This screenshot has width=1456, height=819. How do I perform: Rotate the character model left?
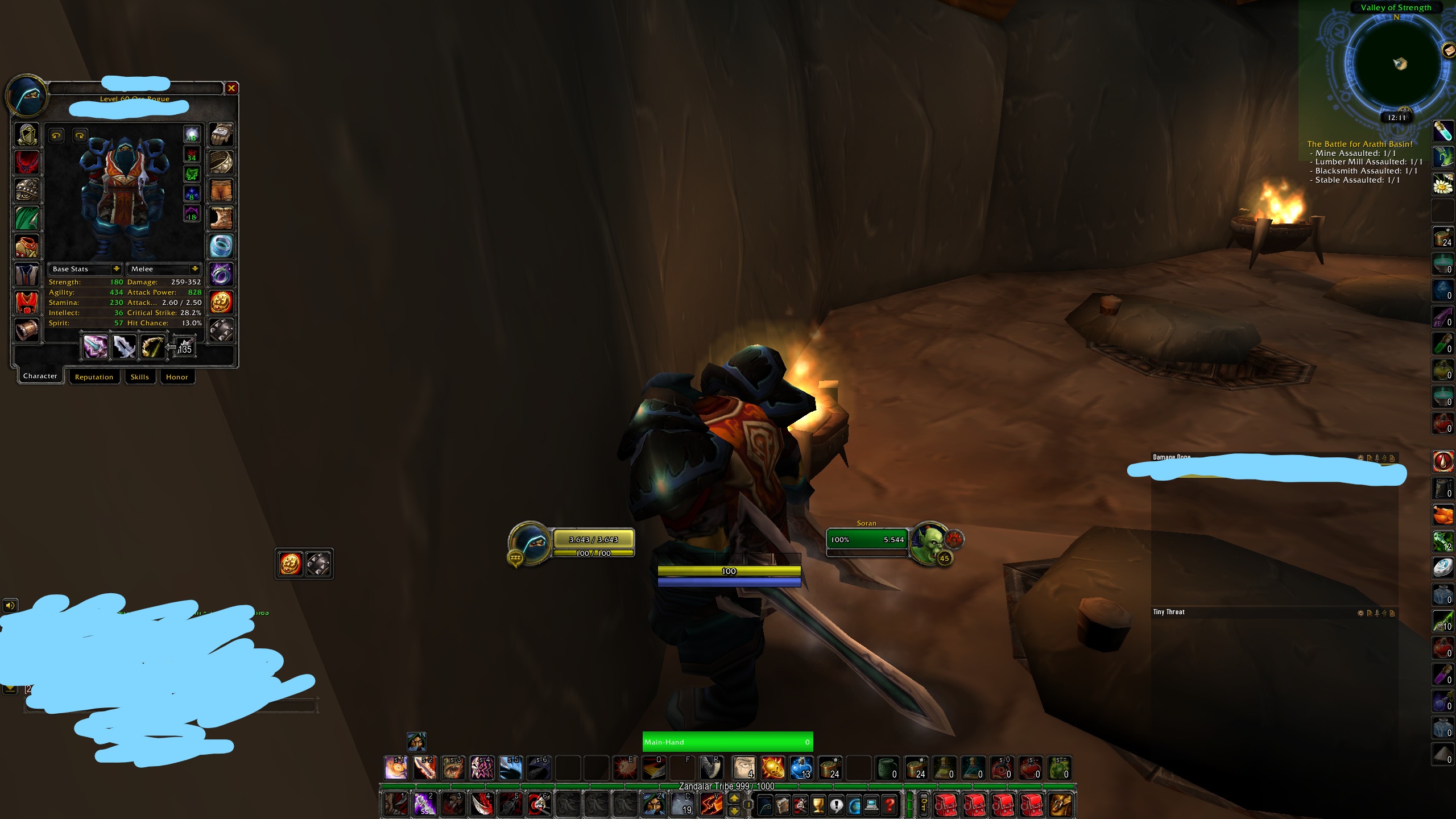pos(56,135)
